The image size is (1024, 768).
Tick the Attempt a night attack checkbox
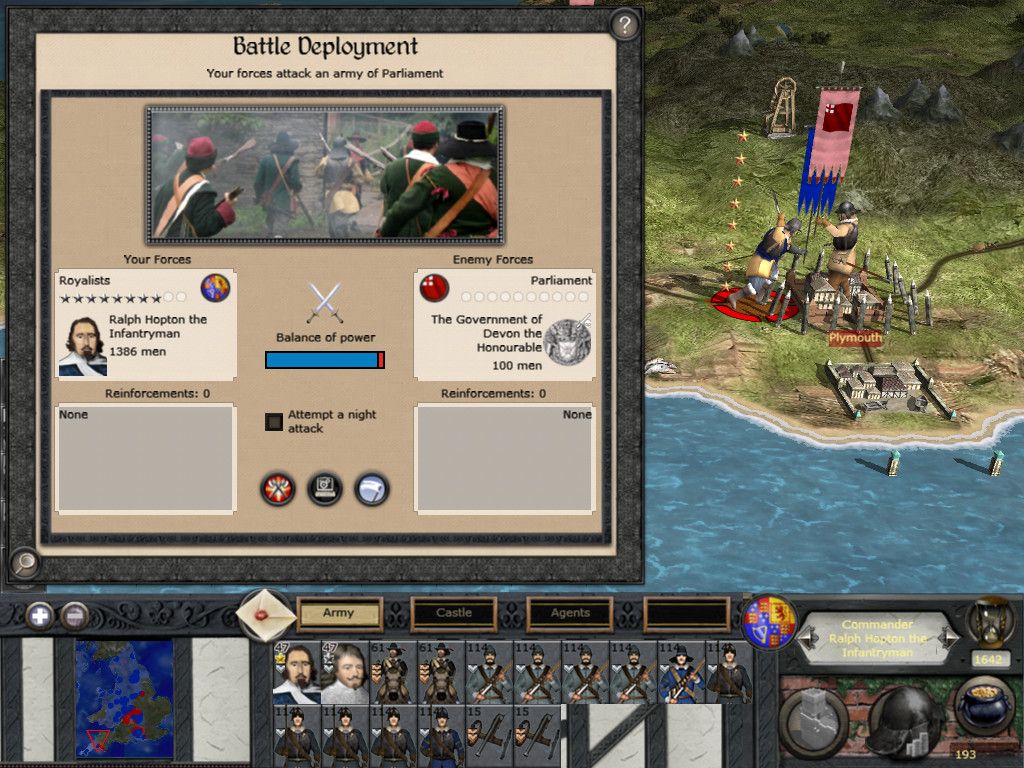(x=274, y=422)
